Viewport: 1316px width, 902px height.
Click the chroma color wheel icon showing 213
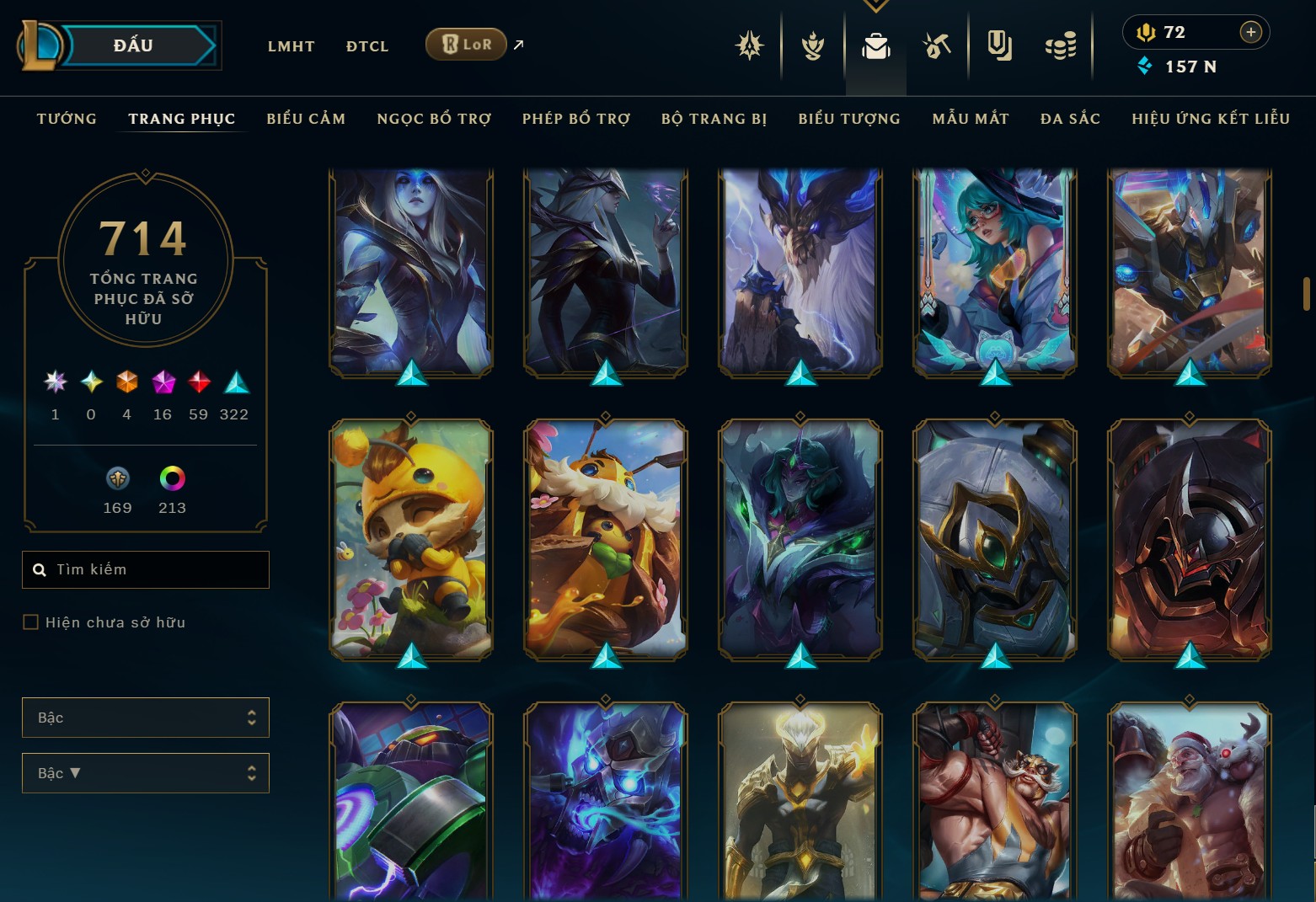[x=172, y=478]
